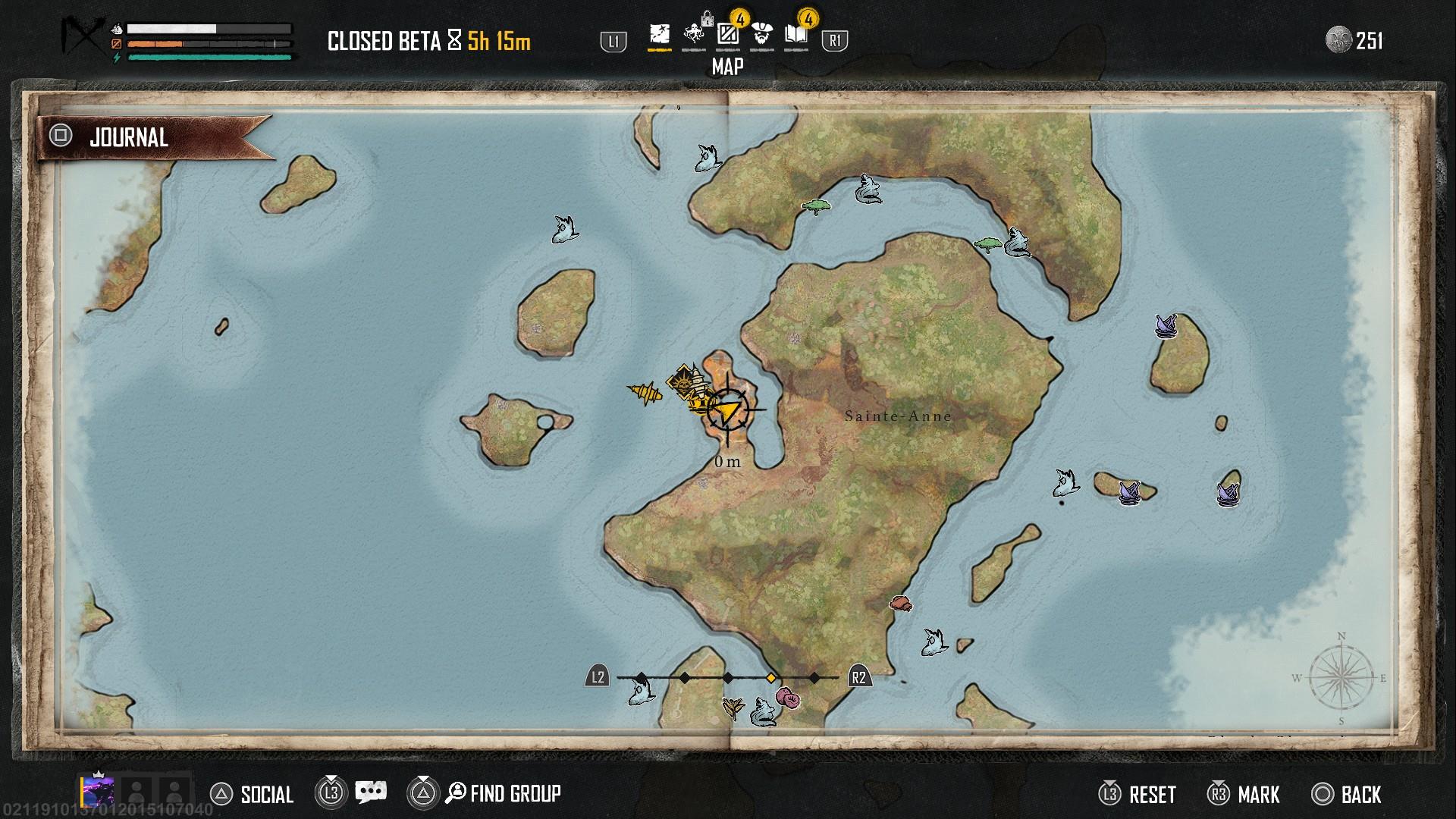The image size is (1456, 819).
Task: Click the Social option
Action: click(252, 794)
